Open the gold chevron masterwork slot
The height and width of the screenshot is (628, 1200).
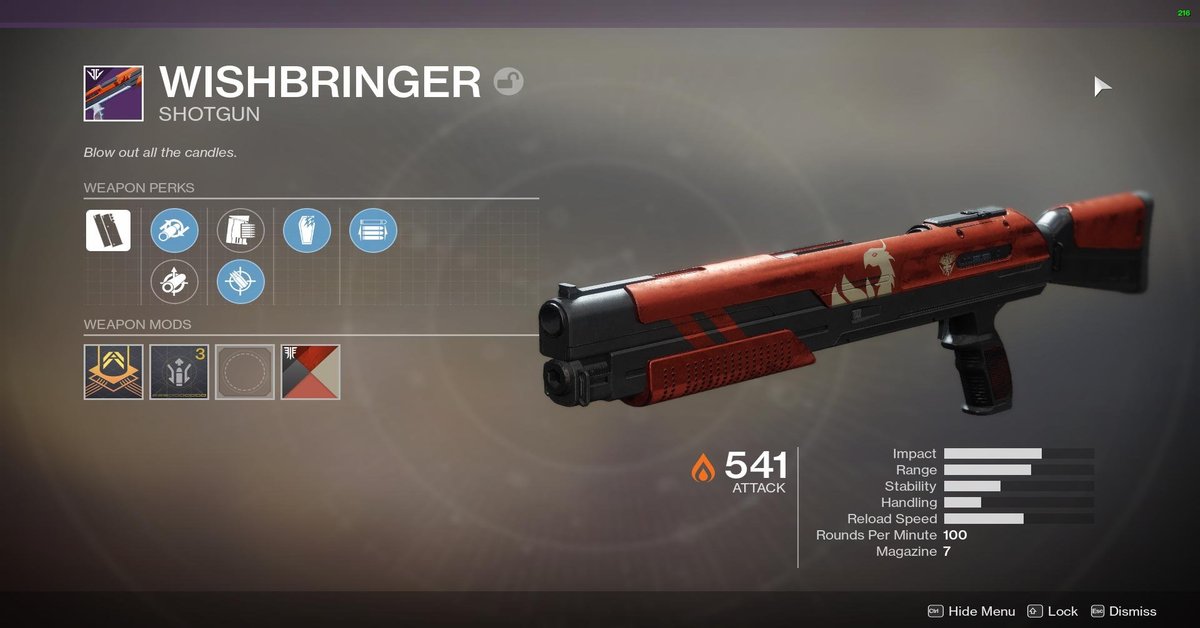pos(113,372)
